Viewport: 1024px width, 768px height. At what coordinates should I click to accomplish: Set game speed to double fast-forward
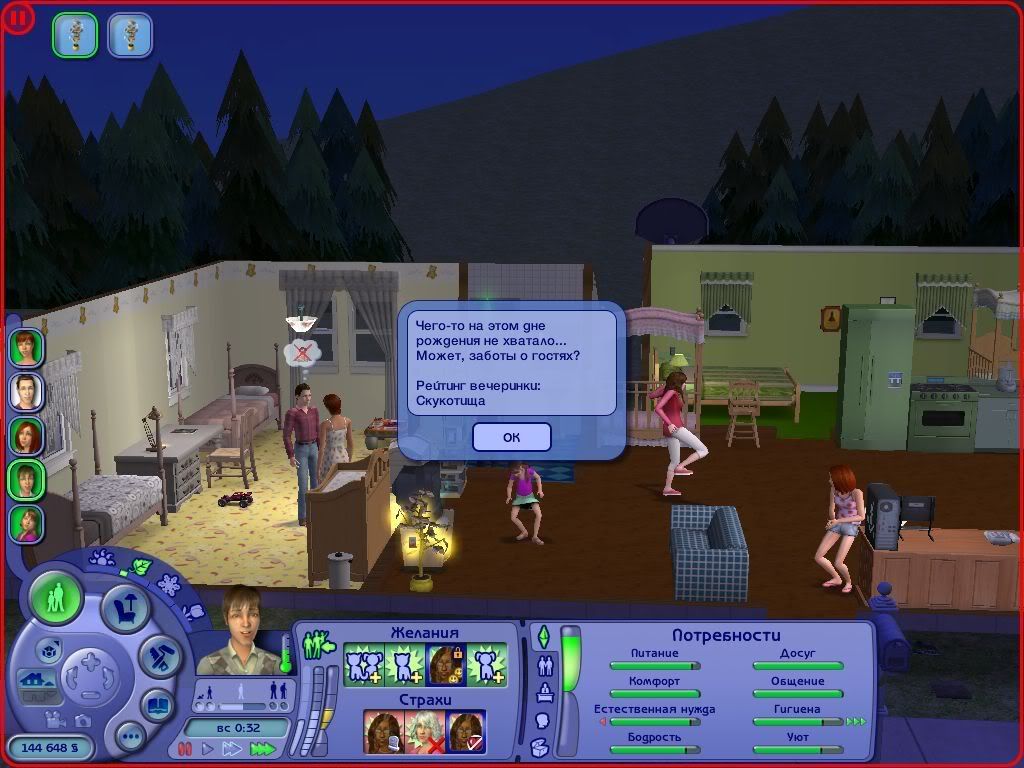[x=233, y=748]
